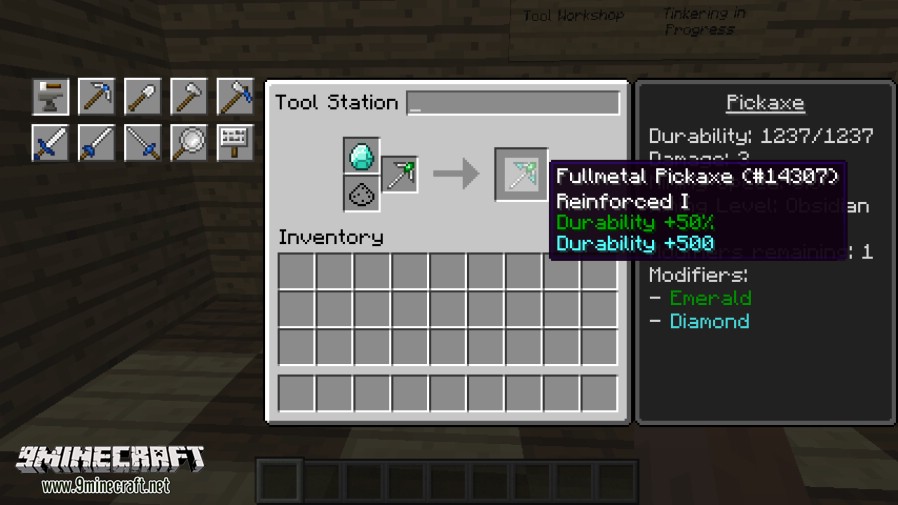Screen dimensions: 898x505
Task: Select the rapier tool pattern
Action: click(142, 143)
